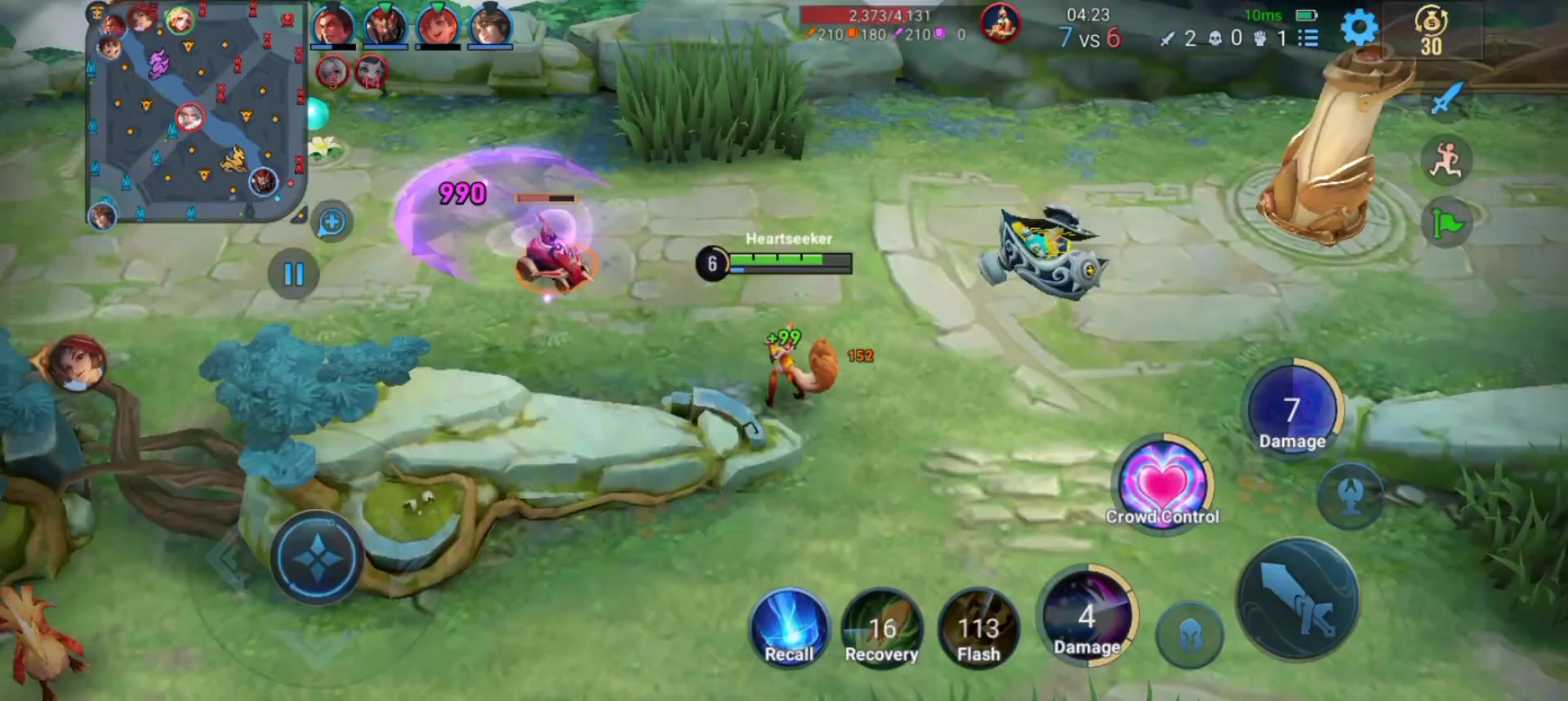
Task: Click the minimap
Action: tap(194, 112)
